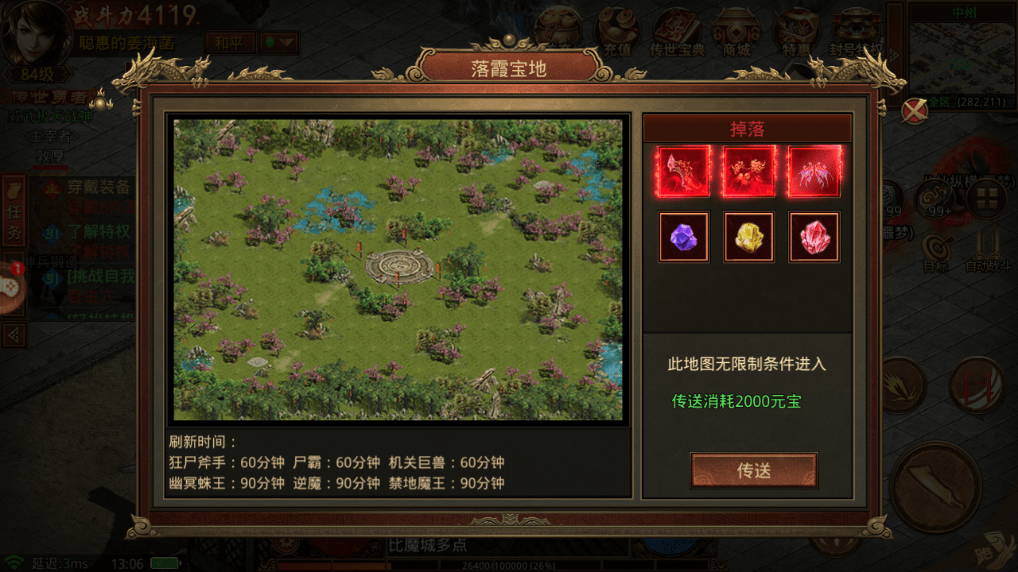Click the 传送 teleport button
The width and height of the screenshot is (1018, 572).
(x=753, y=470)
